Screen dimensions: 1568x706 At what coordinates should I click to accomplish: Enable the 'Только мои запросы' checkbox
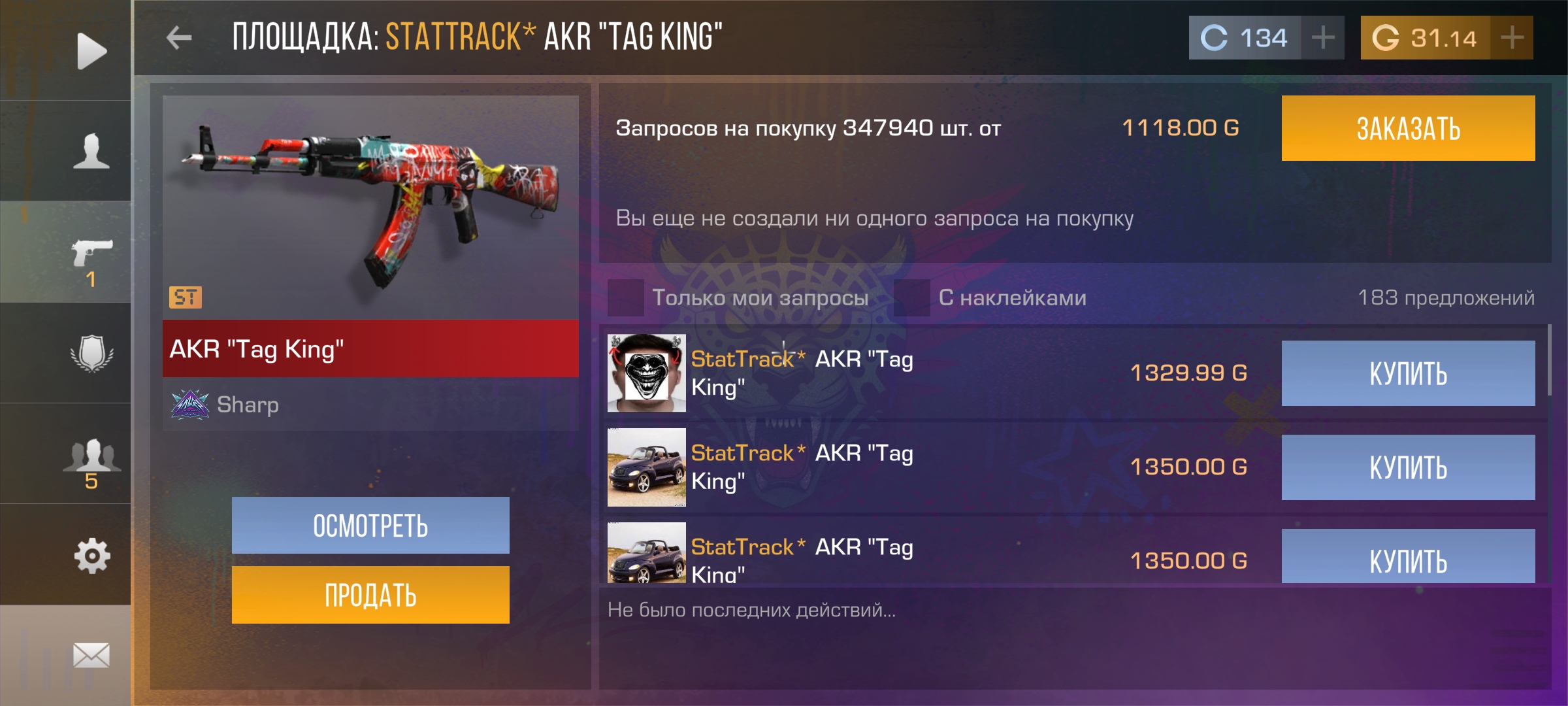click(x=625, y=297)
